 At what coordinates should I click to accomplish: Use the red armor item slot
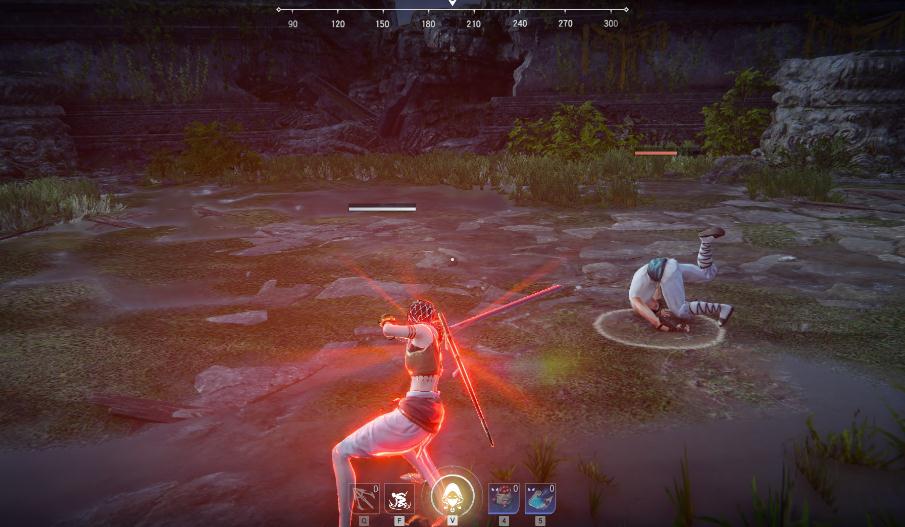(503, 498)
